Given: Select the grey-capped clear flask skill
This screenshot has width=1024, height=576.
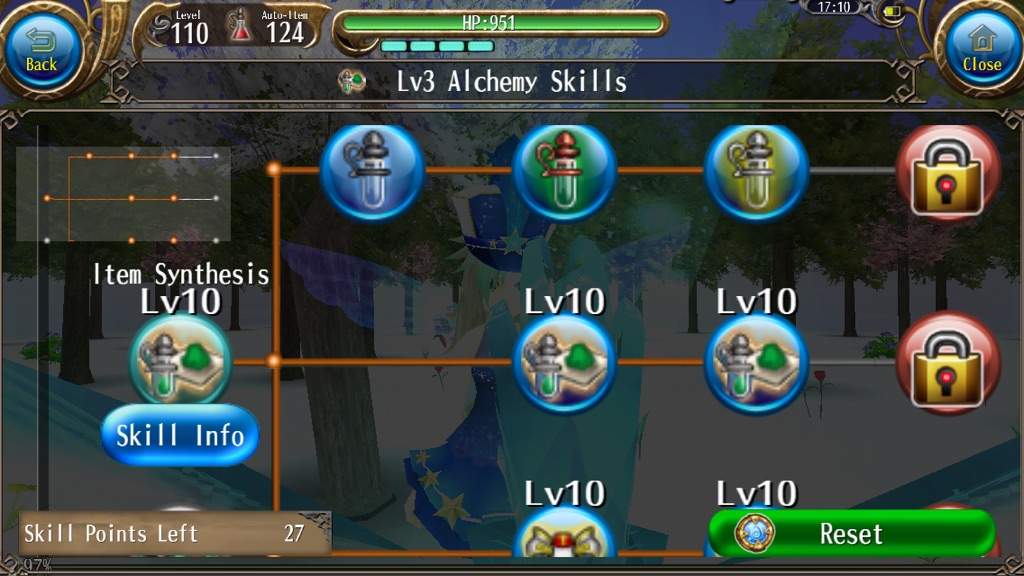Looking at the screenshot, I should (x=373, y=170).
